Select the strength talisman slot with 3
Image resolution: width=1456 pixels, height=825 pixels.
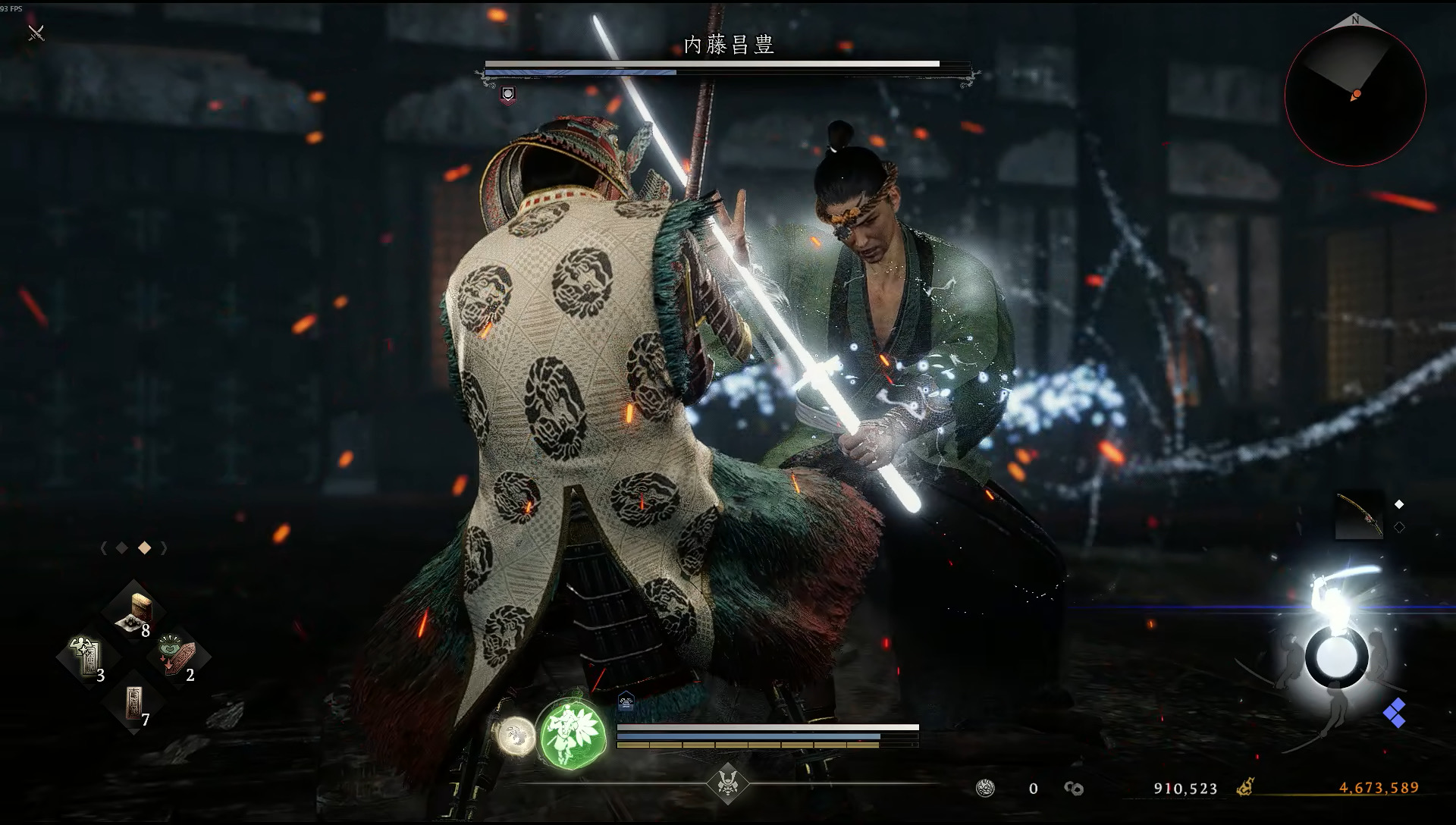tap(88, 657)
